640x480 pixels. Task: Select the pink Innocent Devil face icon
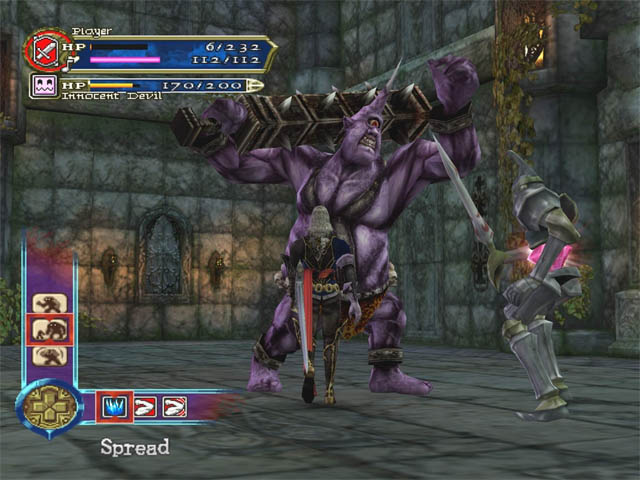(45, 87)
